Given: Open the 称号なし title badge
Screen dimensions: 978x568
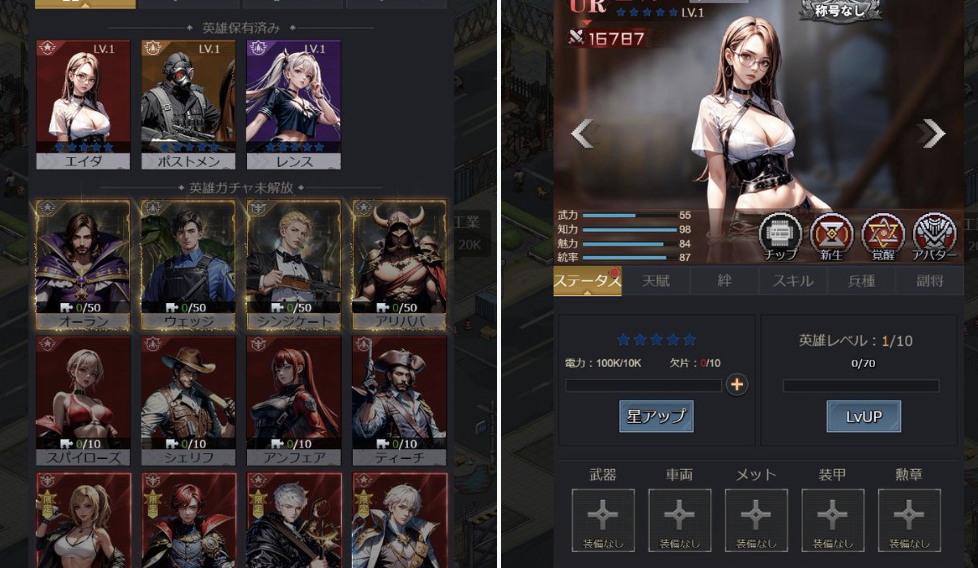Looking at the screenshot, I should 840,11.
